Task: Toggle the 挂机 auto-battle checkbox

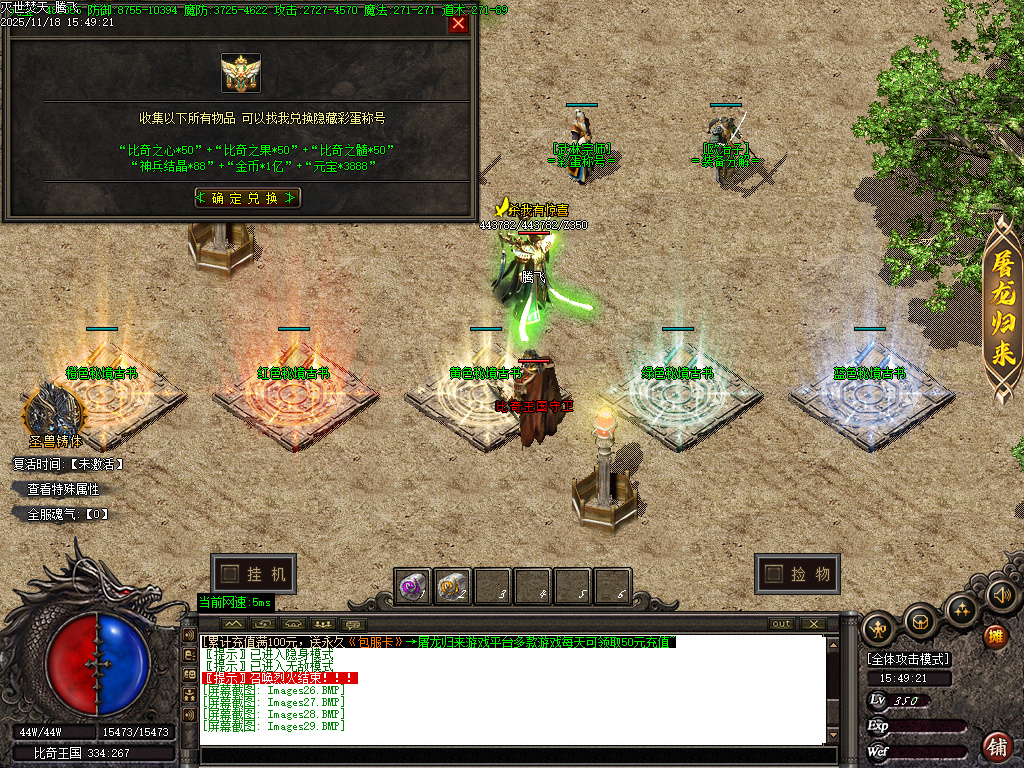Action: [x=231, y=574]
